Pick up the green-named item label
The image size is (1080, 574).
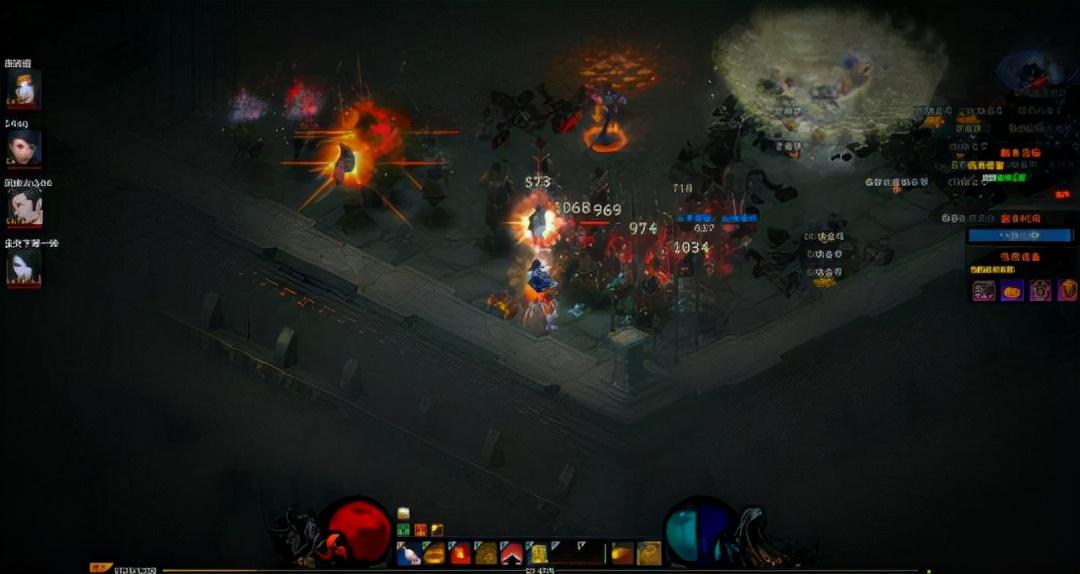(x=1004, y=177)
